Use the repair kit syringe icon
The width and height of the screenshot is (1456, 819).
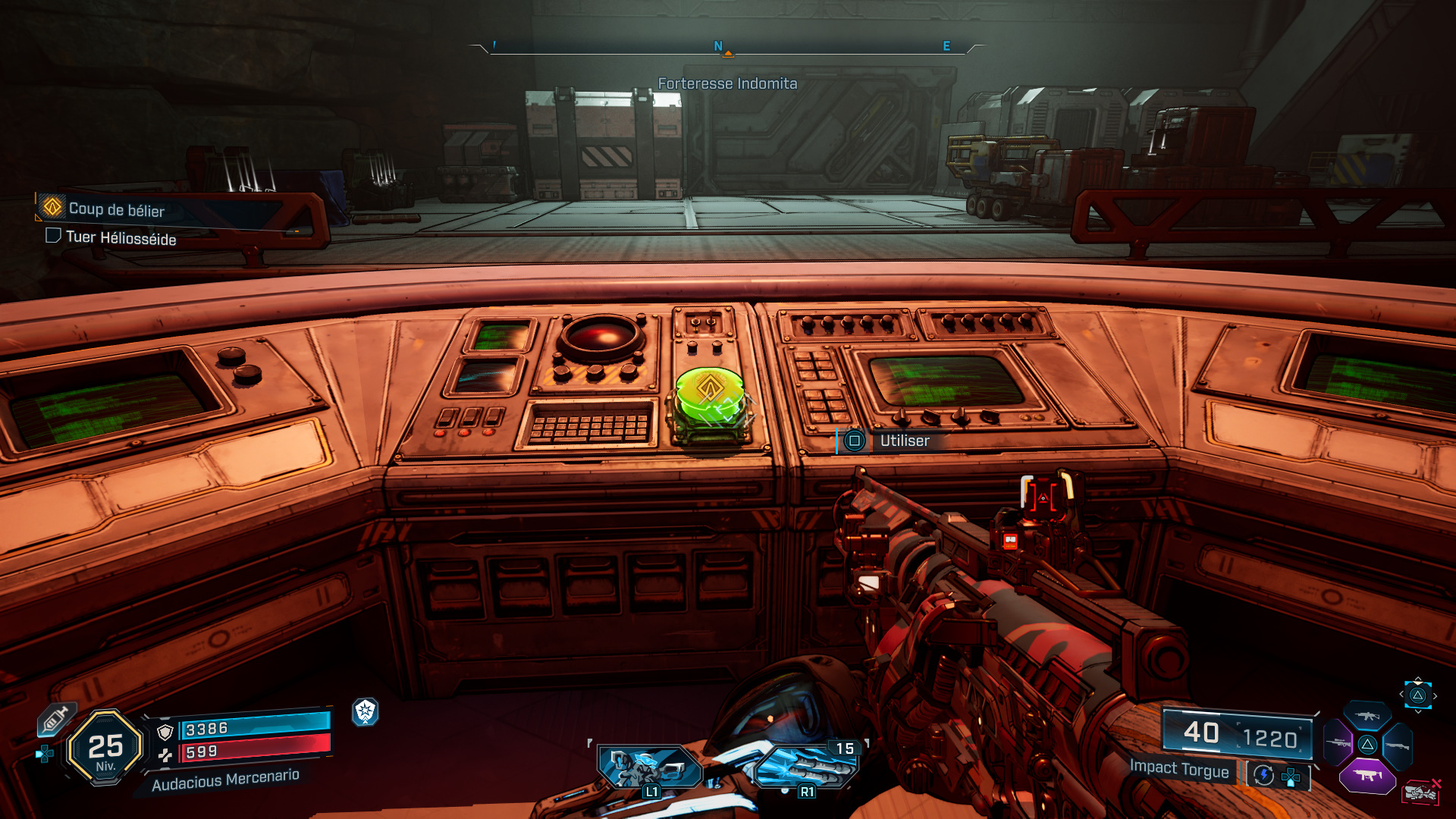tap(55, 719)
